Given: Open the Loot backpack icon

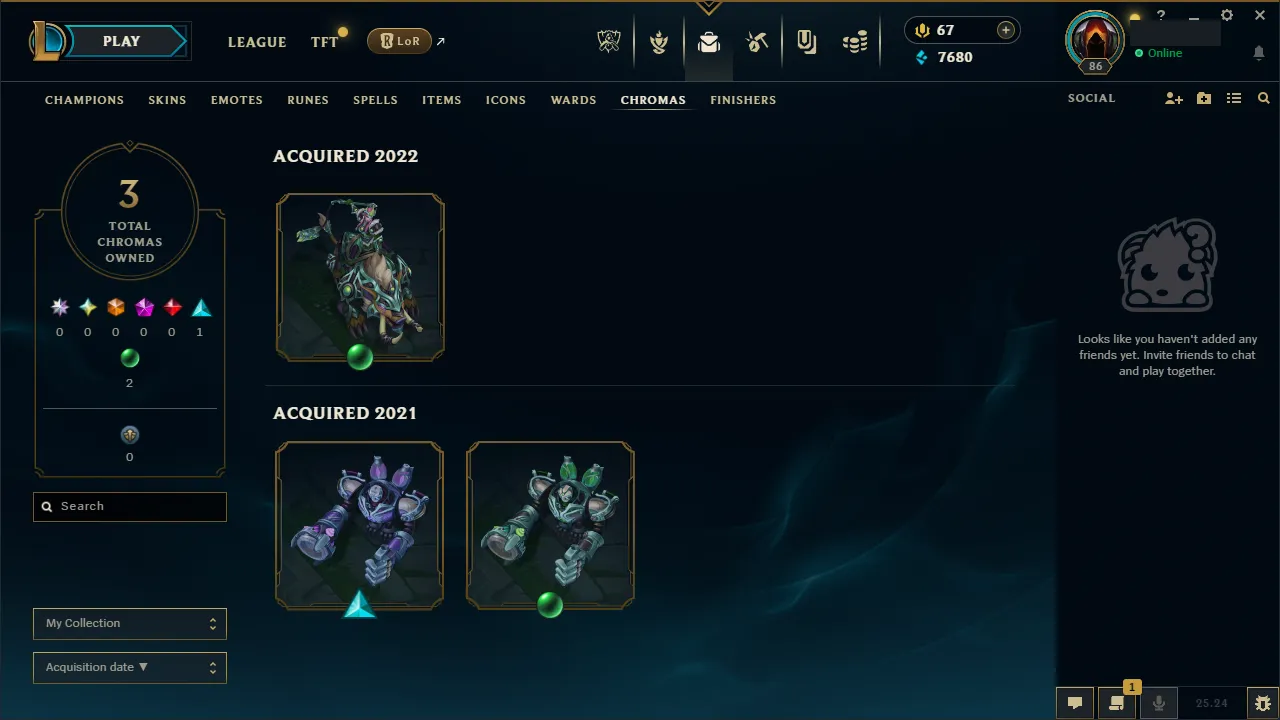Looking at the screenshot, I should point(709,41).
